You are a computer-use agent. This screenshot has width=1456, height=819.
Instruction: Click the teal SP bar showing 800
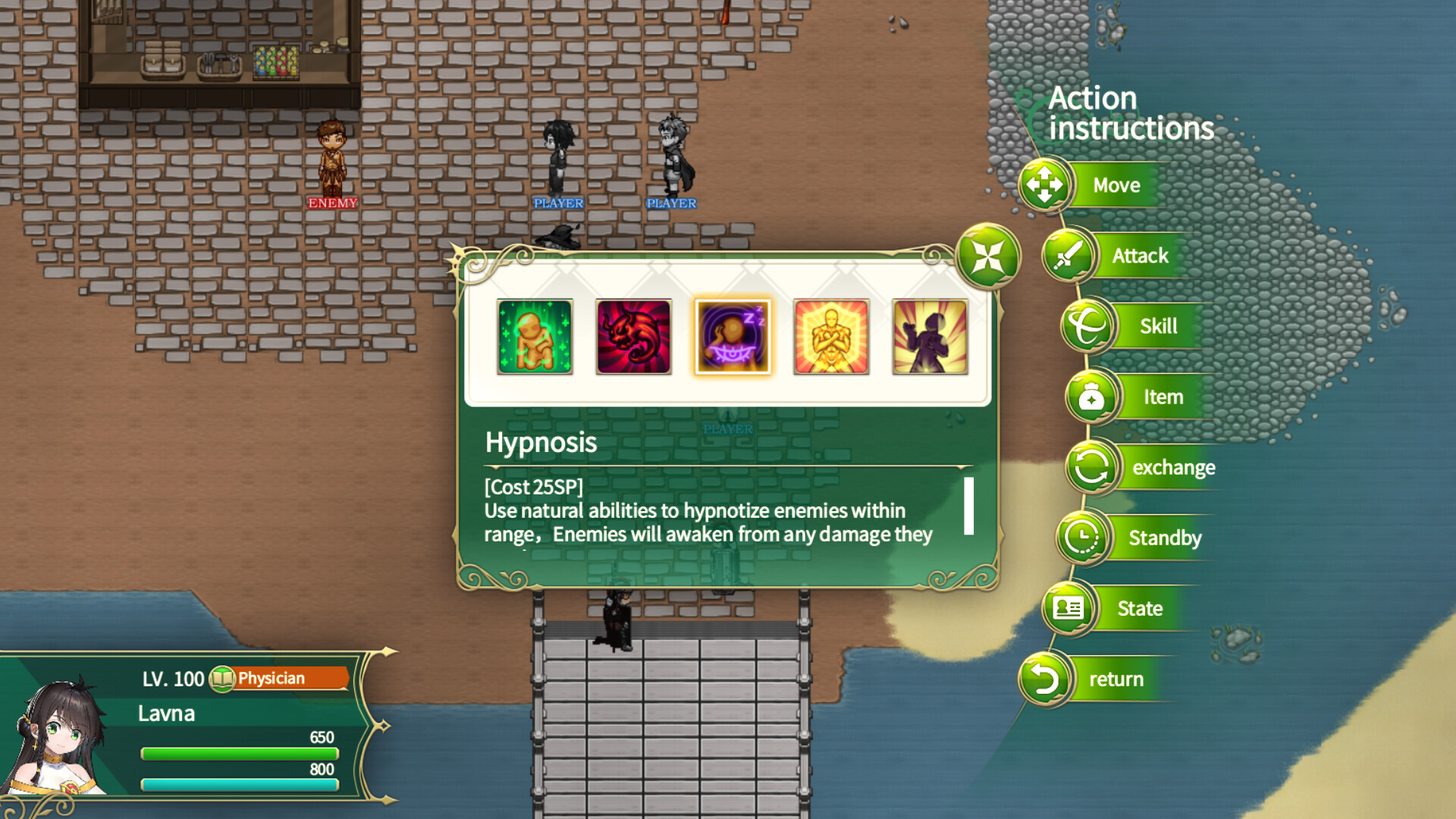[239, 785]
